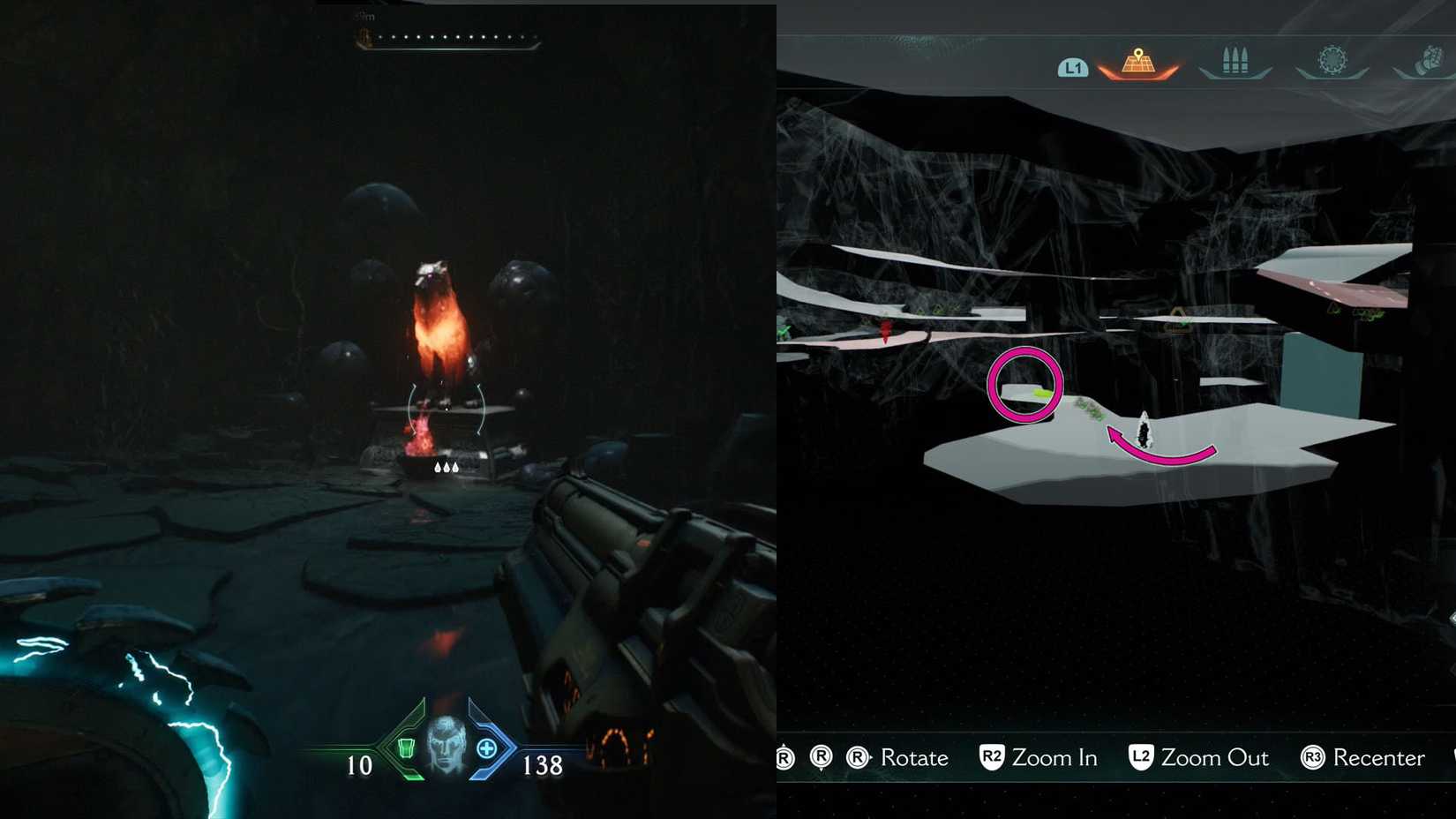This screenshot has height=819, width=1456.
Task: Click the L2 Zoom Out button badge
Action: [1141, 757]
